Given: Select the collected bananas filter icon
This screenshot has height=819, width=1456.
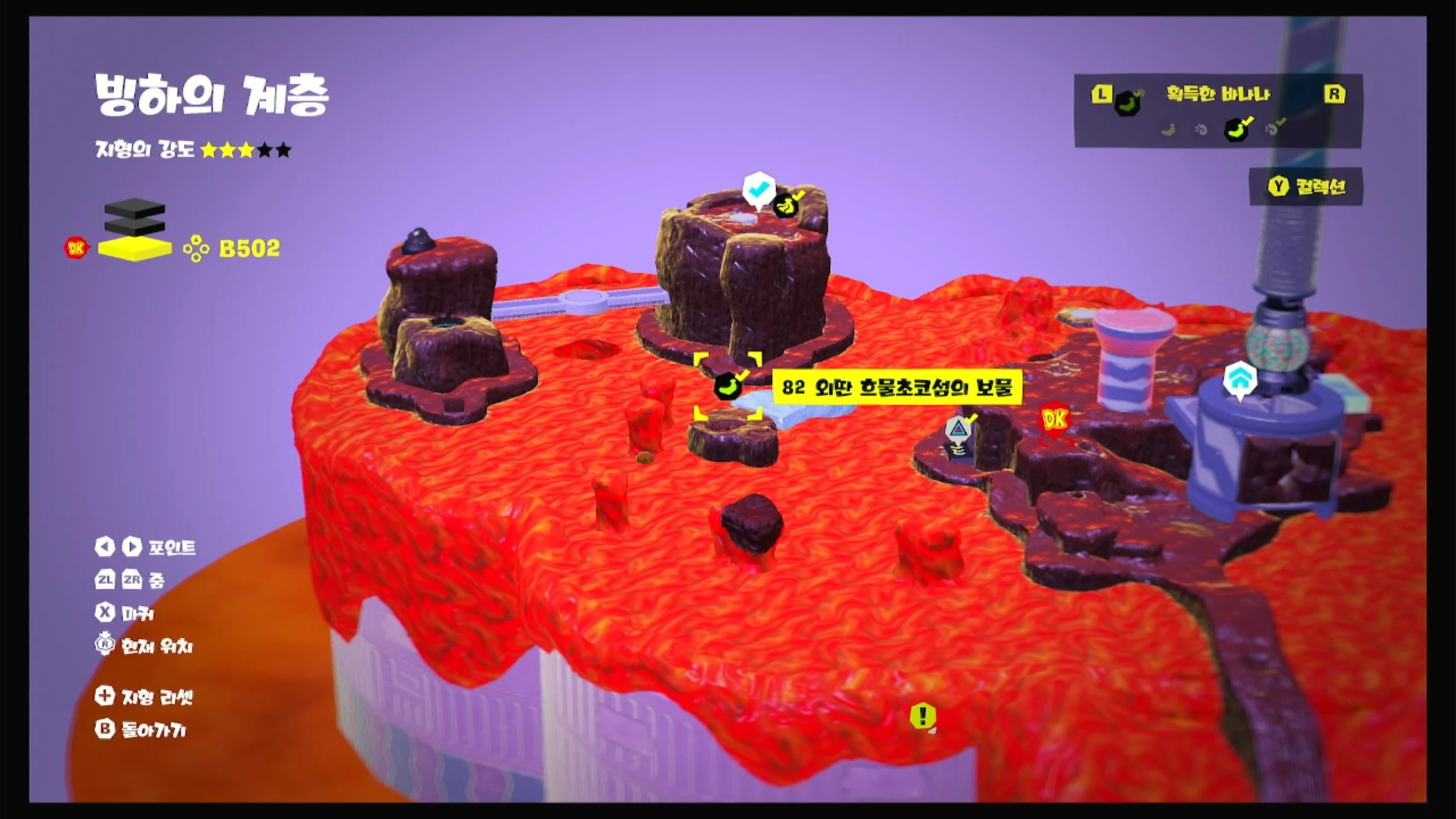Looking at the screenshot, I should pyautogui.click(x=1236, y=129).
